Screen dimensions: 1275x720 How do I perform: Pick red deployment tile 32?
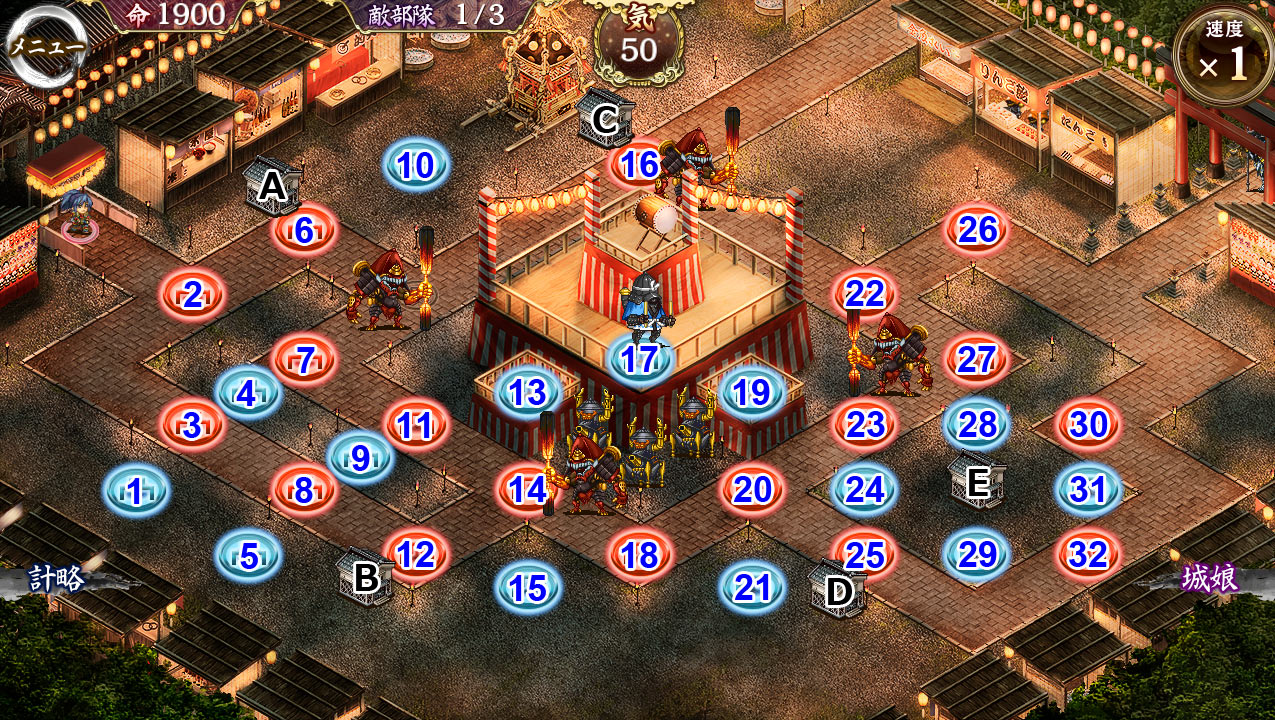[x=1088, y=555]
